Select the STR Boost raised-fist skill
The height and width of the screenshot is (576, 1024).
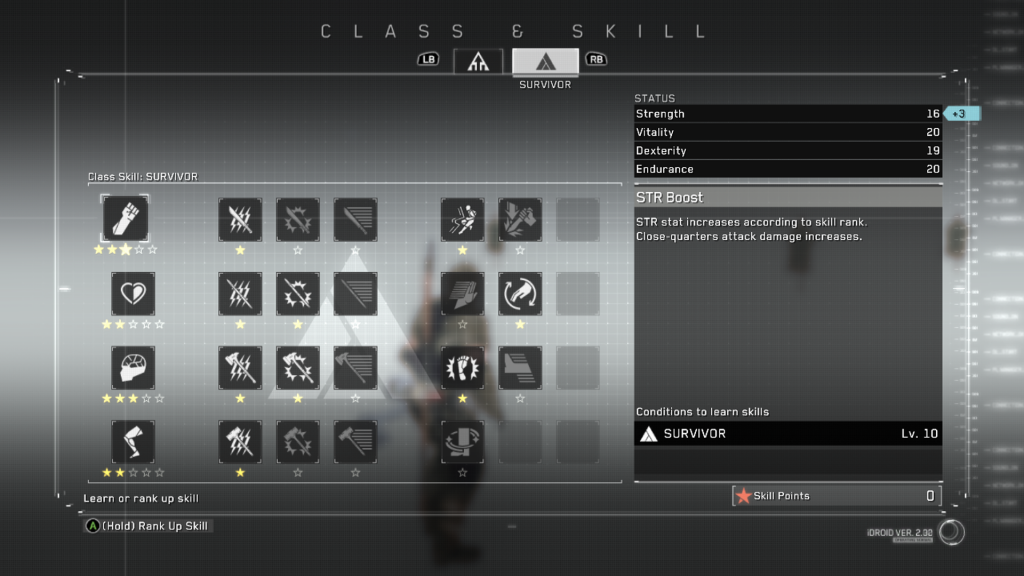tap(126, 219)
